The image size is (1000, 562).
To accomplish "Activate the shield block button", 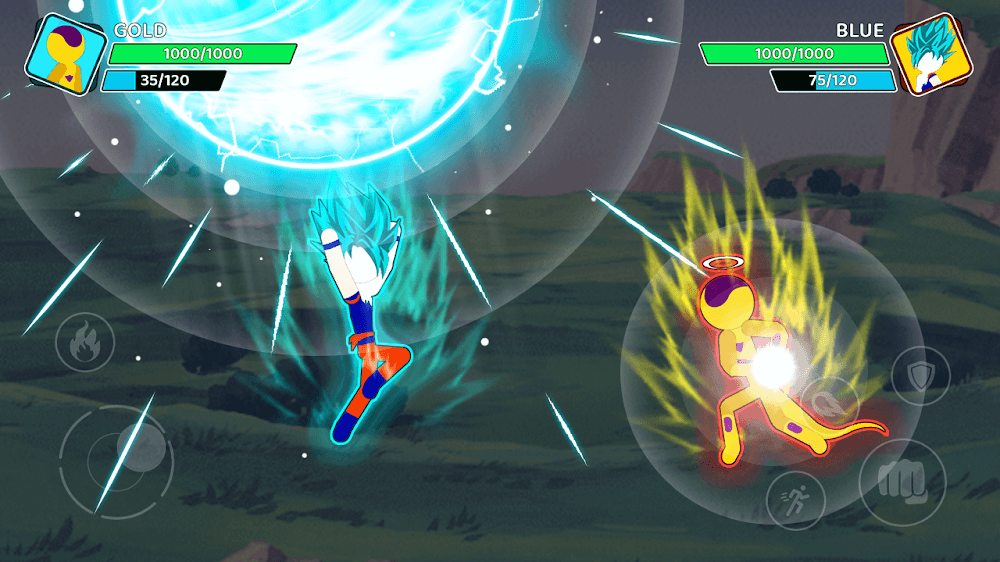I will pos(920,376).
